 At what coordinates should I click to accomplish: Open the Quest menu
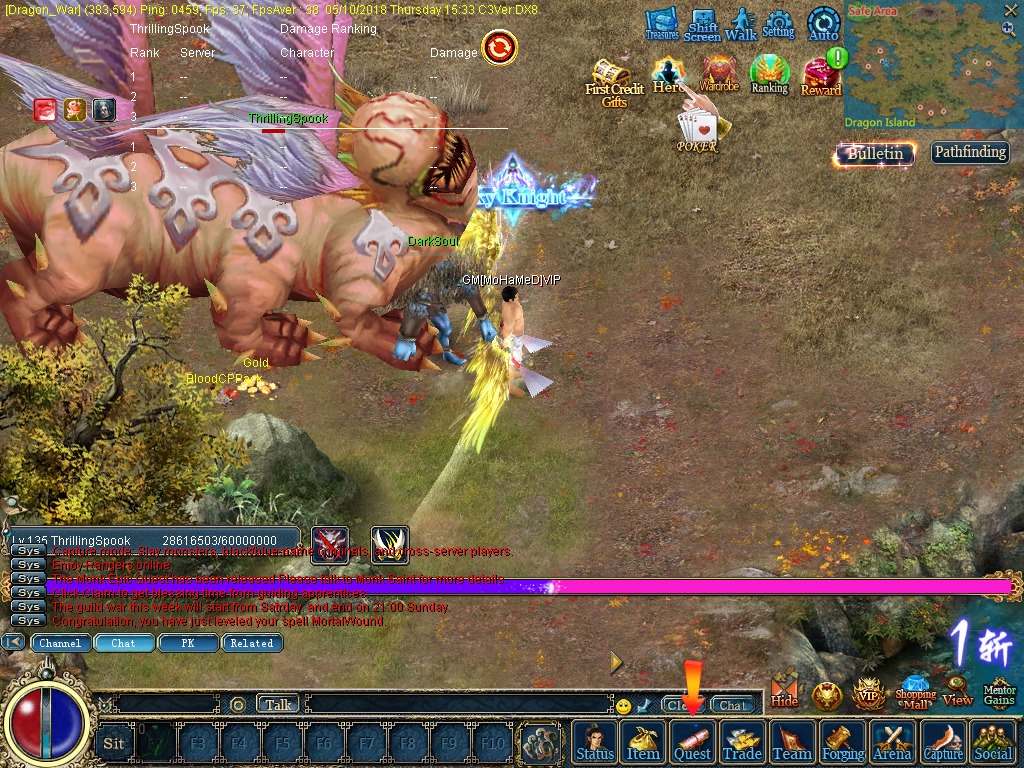(692, 742)
